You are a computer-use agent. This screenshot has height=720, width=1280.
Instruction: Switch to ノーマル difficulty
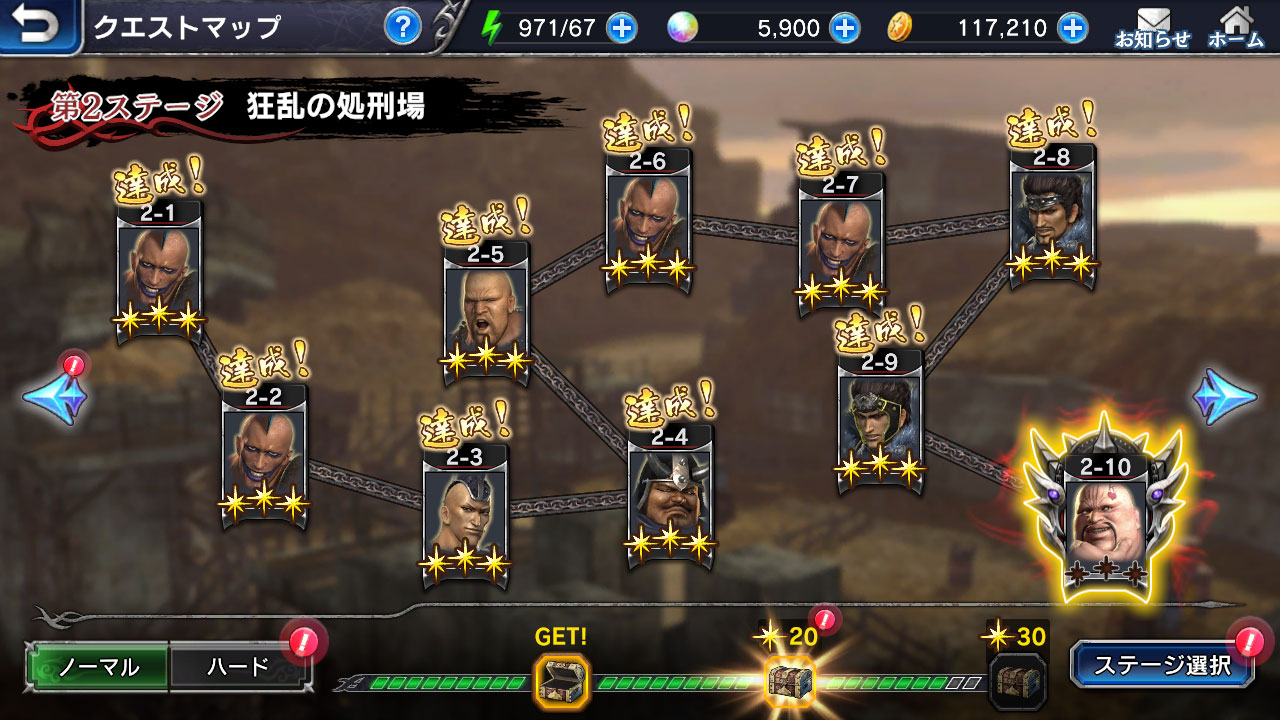point(98,667)
